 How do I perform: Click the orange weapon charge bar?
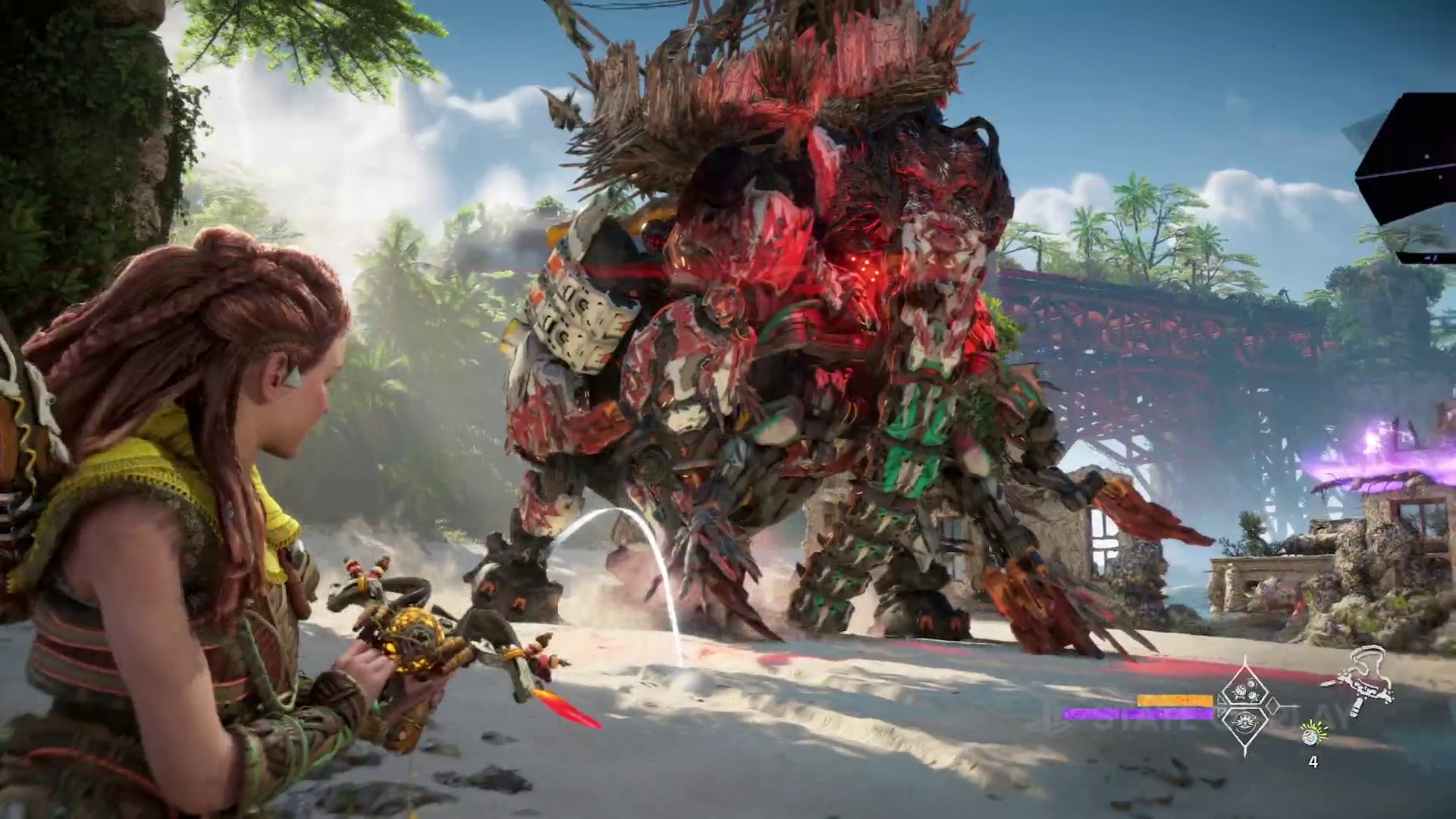click(x=1175, y=700)
